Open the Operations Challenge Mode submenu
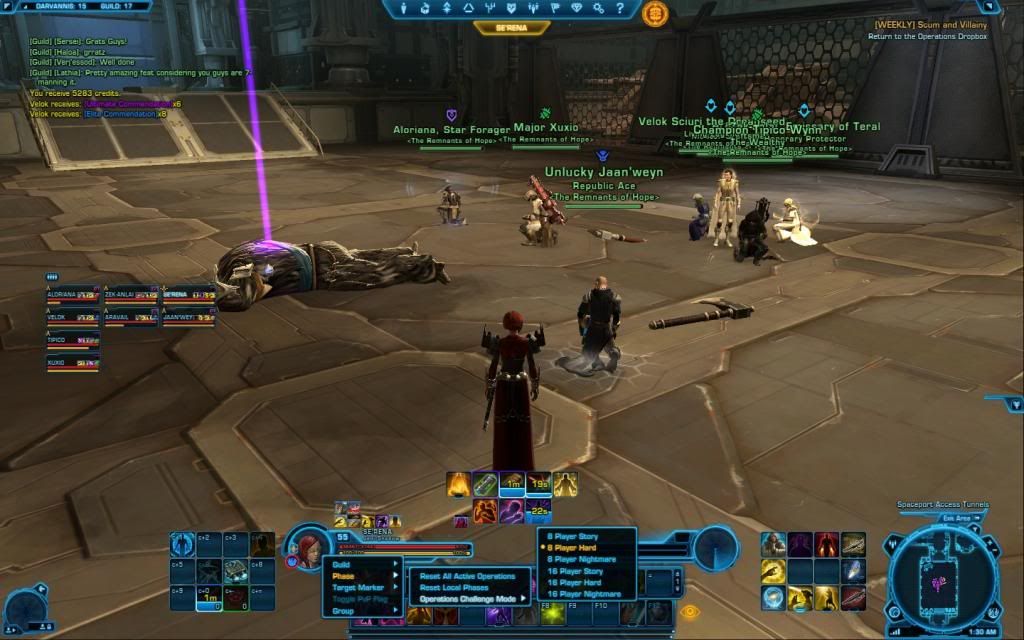The height and width of the screenshot is (640, 1024). (x=470, y=599)
